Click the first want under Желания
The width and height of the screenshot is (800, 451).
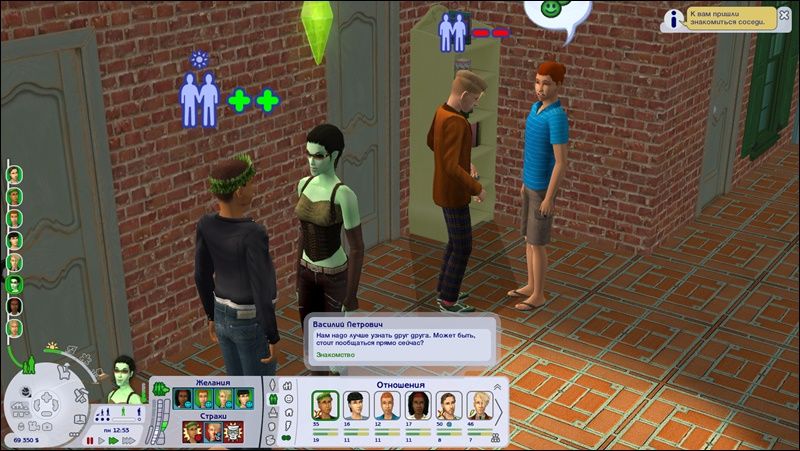[182, 399]
